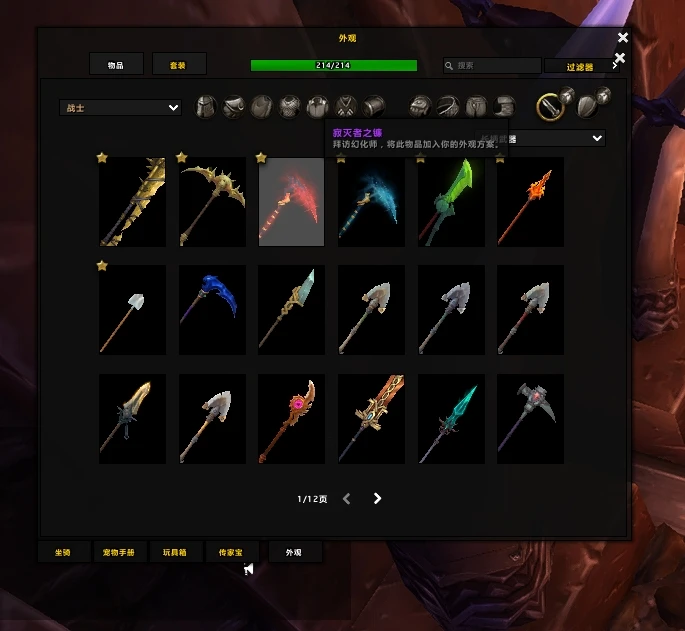Pick the blue scythe appearance
This screenshot has width=685, height=631.
click(x=212, y=310)
